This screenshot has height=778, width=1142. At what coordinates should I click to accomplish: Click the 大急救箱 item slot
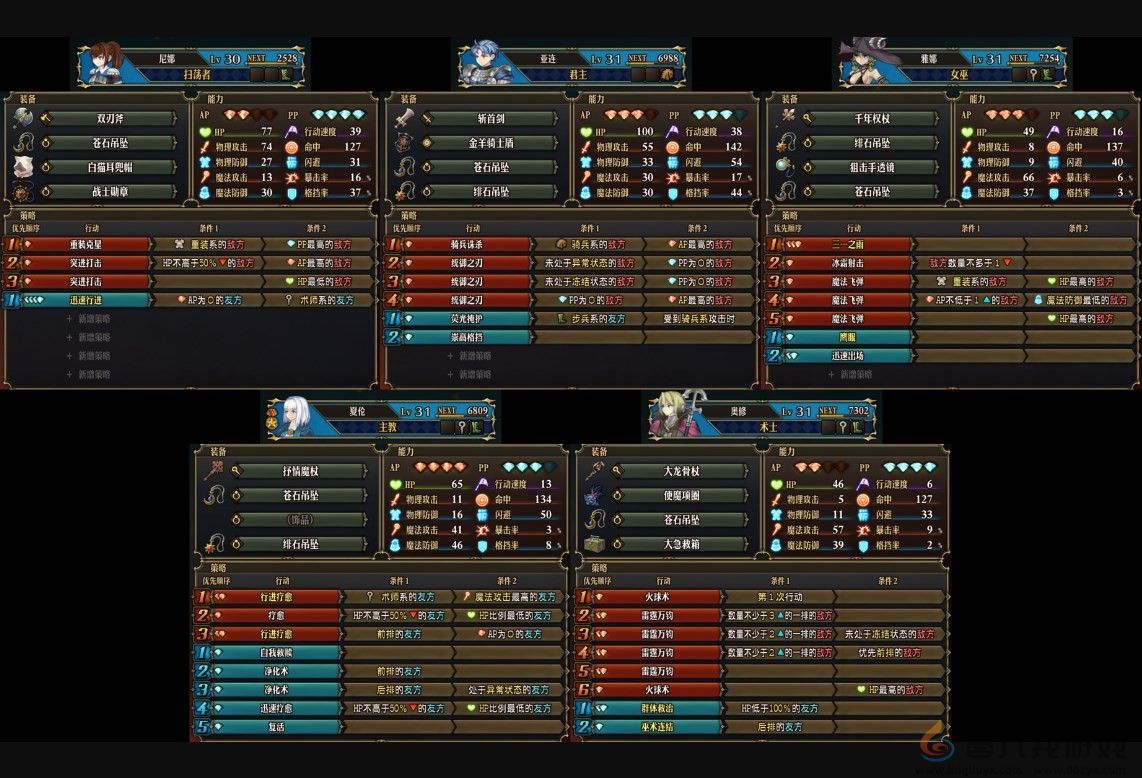click(x=681, y=545)
